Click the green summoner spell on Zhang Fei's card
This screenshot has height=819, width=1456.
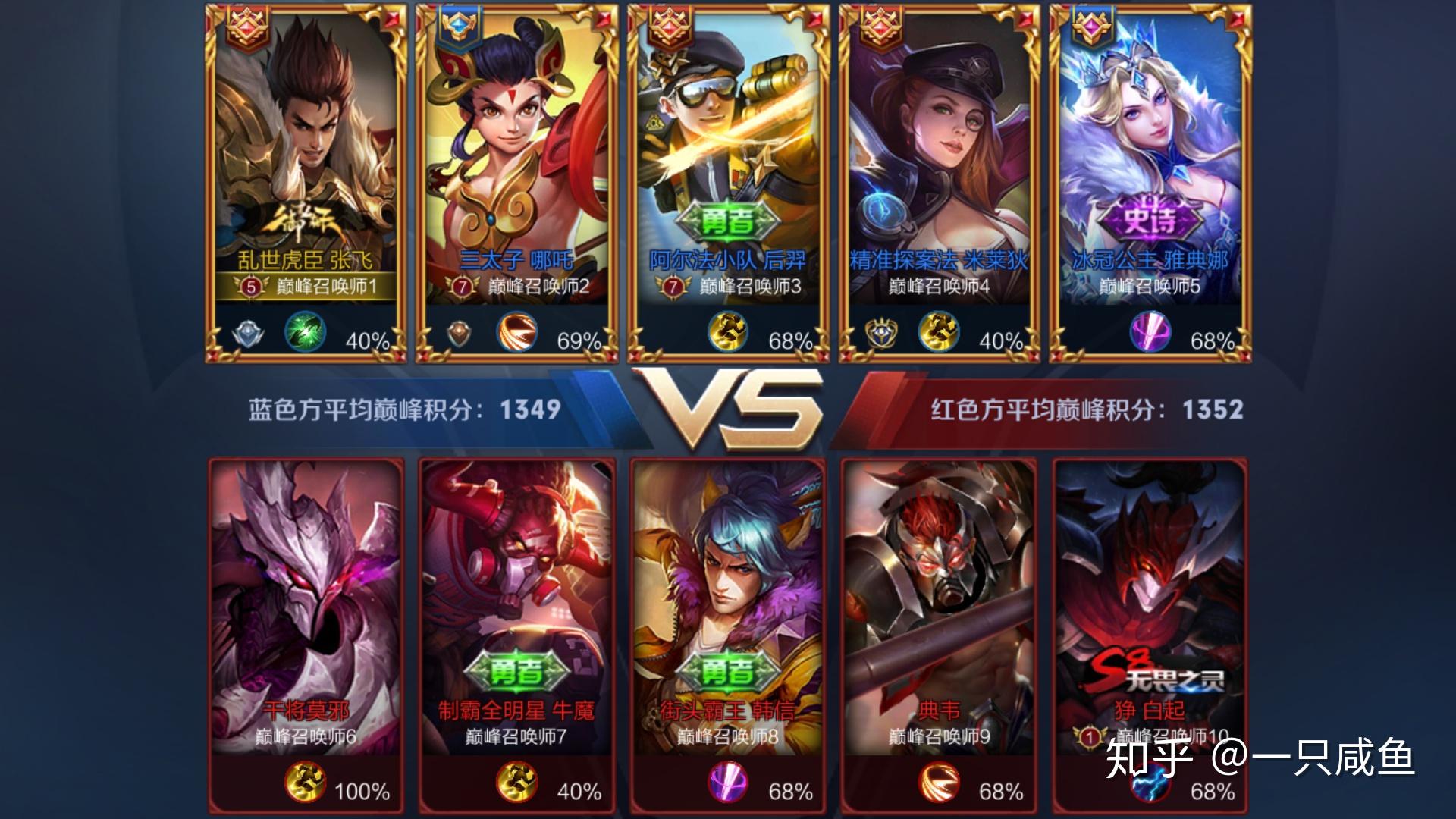(x=305, y=334)
